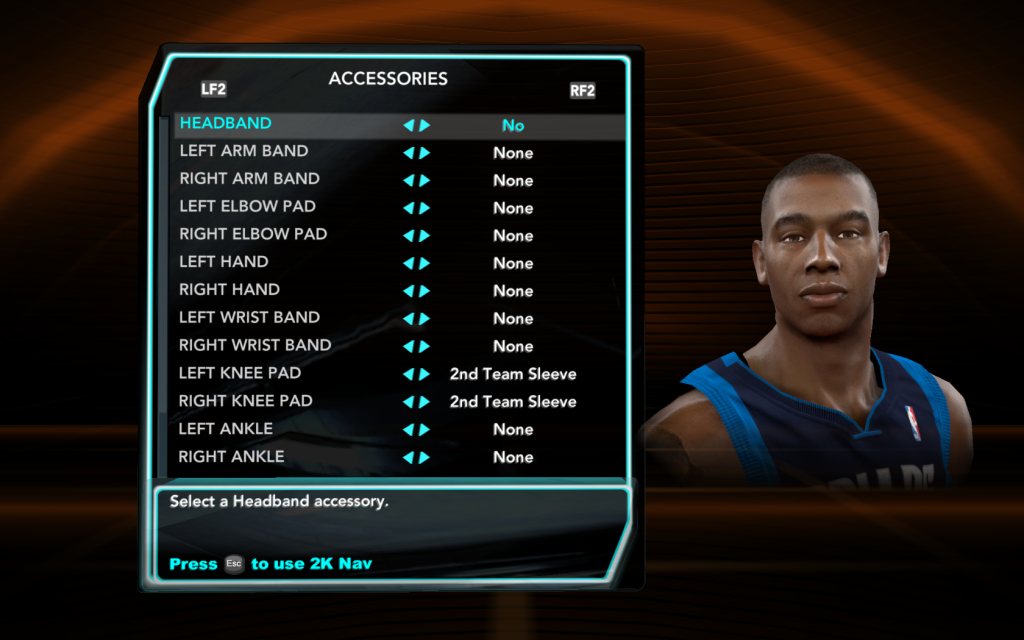Screen dimensions: 1024x640
Task: Click the right arrow for Left Wrist Band
Action: 425,319
